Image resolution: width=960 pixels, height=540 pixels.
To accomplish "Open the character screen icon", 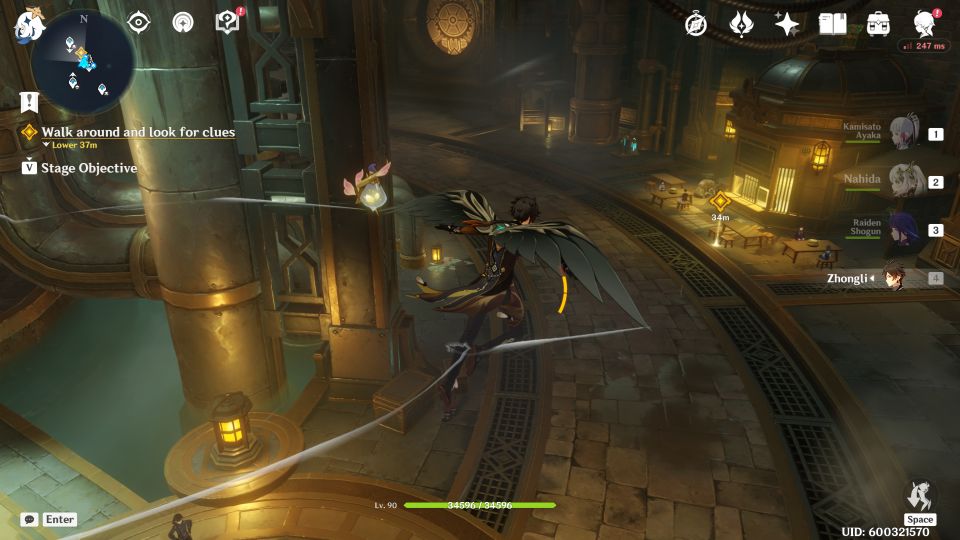I will click(925, 22).
